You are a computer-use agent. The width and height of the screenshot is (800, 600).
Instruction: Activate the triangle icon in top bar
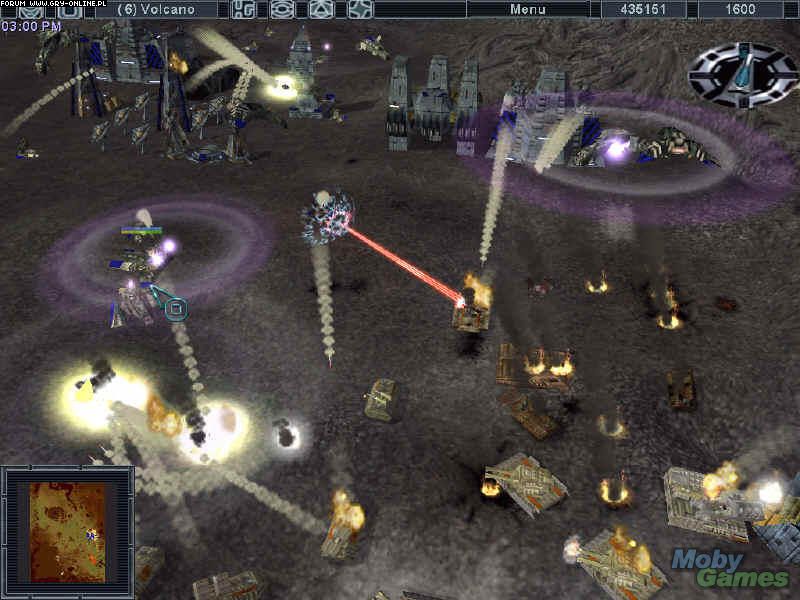pos(322,9)
